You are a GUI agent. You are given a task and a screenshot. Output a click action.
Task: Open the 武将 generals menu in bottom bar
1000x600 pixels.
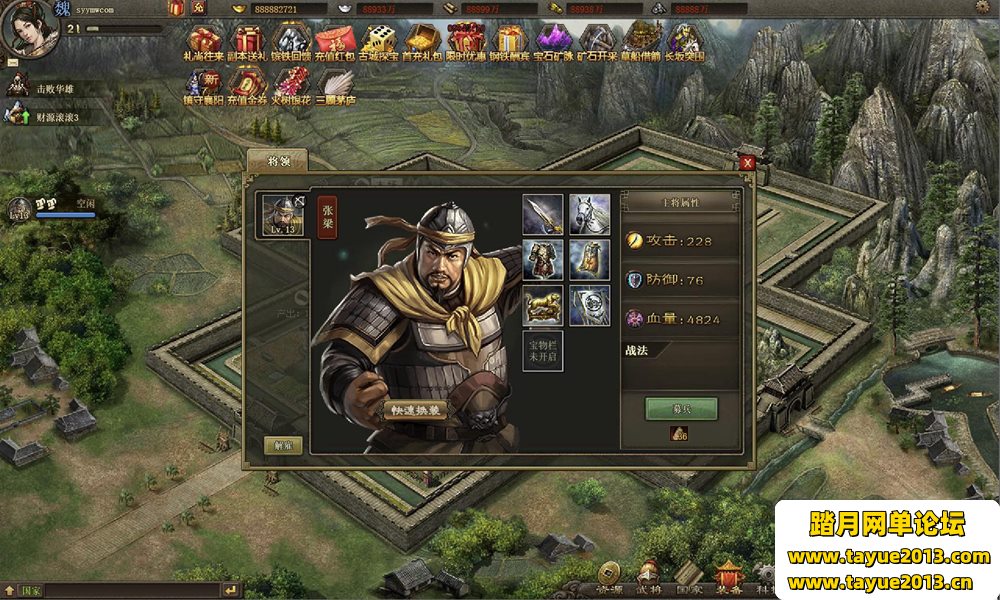(x=648, y=578)
